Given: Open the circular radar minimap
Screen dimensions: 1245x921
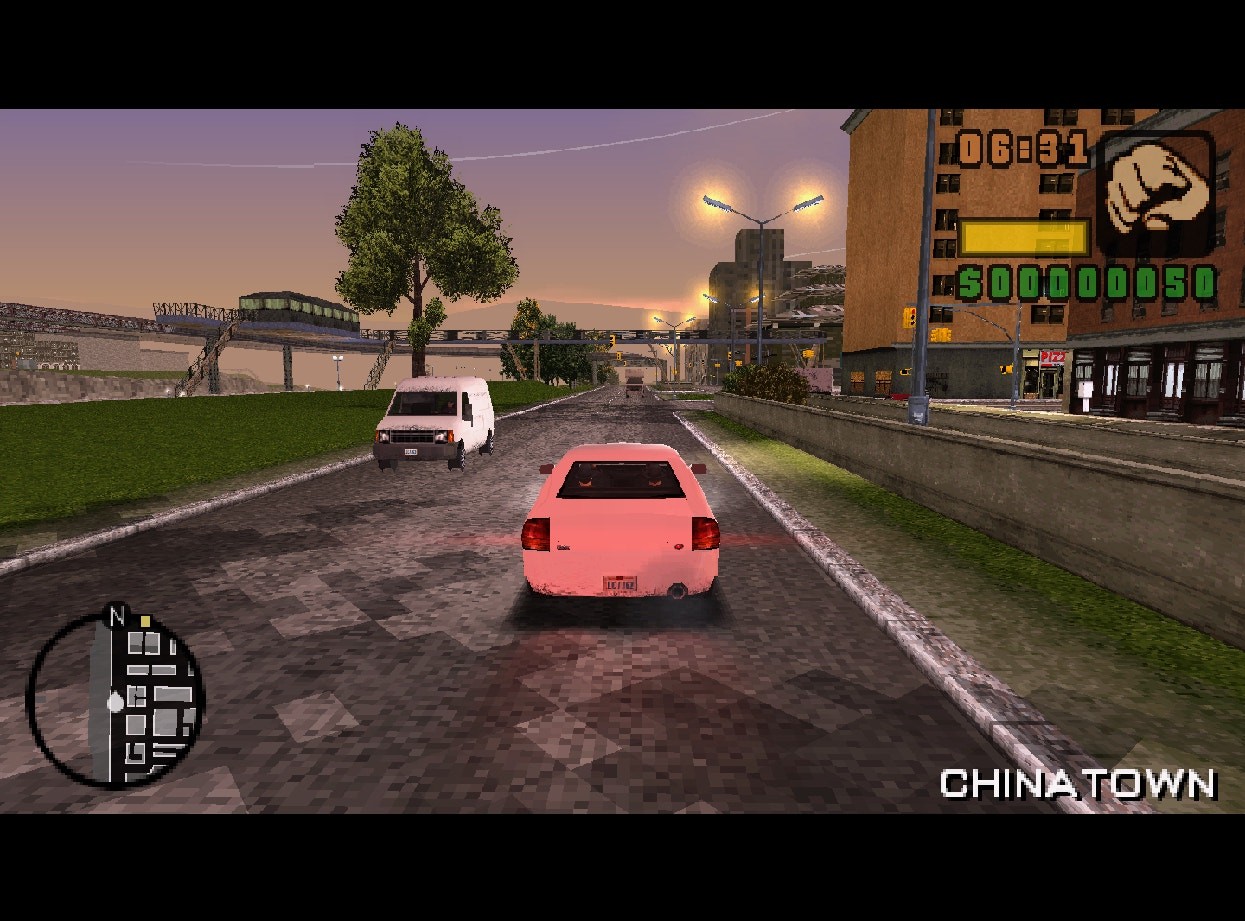Looking at the screenshot, I should pos(115,699).
